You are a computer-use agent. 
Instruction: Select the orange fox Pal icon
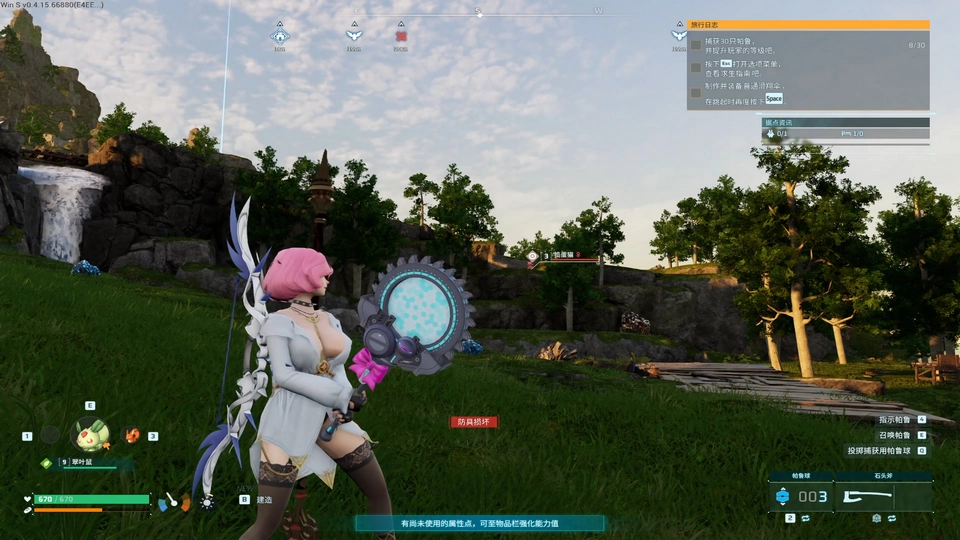[x=132, y=435]
